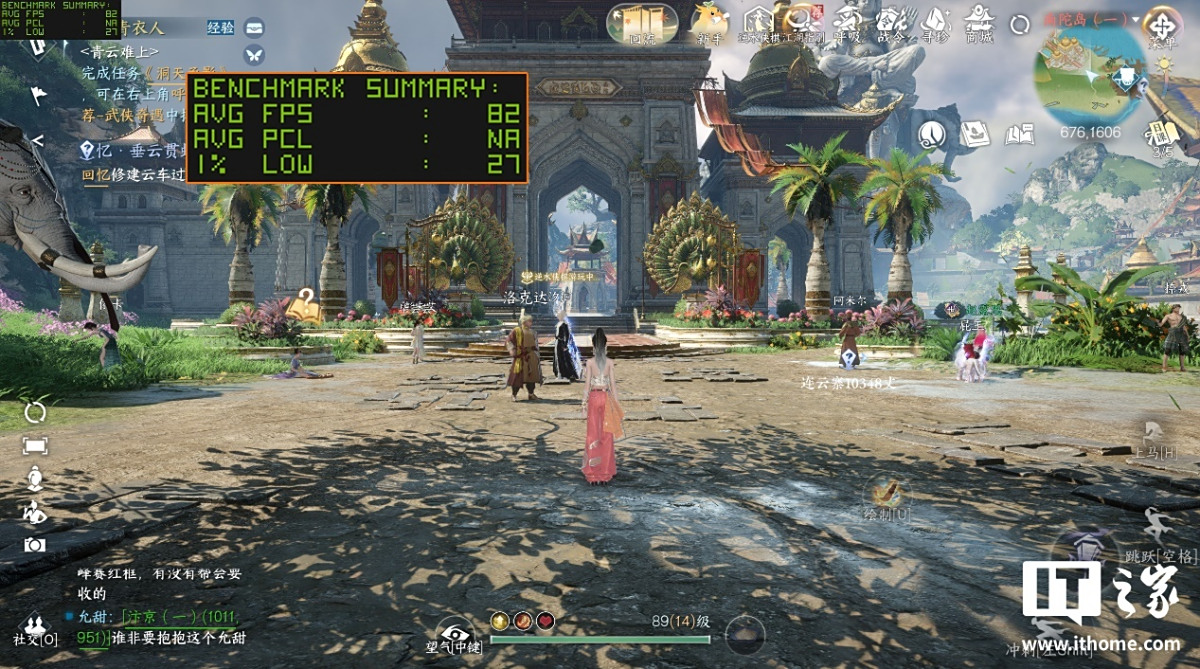Open the 日课 daily tasks icon
Screen dimensions: 1200x669
(1160, 132)
